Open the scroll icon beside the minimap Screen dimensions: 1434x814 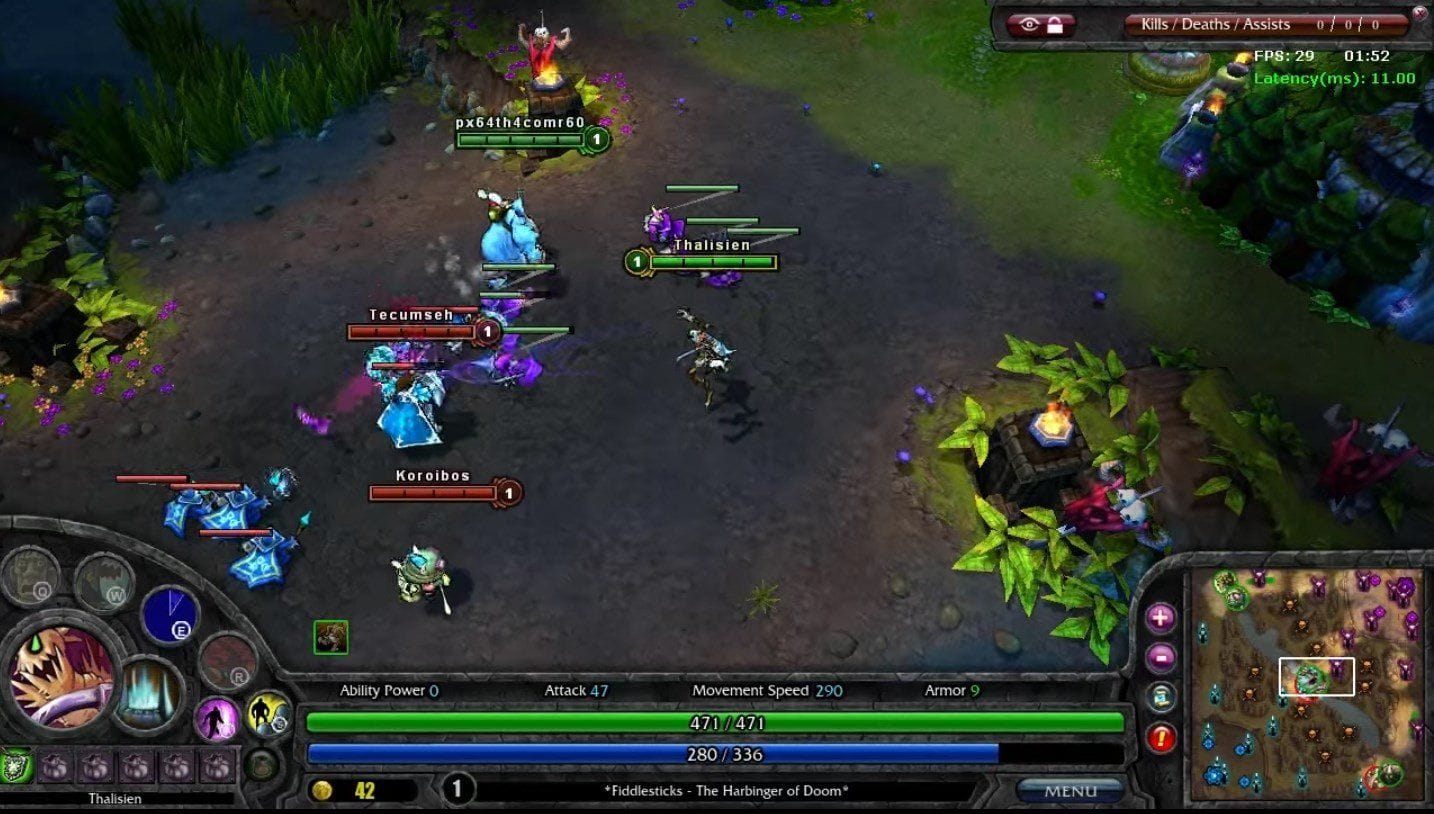[x=1160, y=698]
